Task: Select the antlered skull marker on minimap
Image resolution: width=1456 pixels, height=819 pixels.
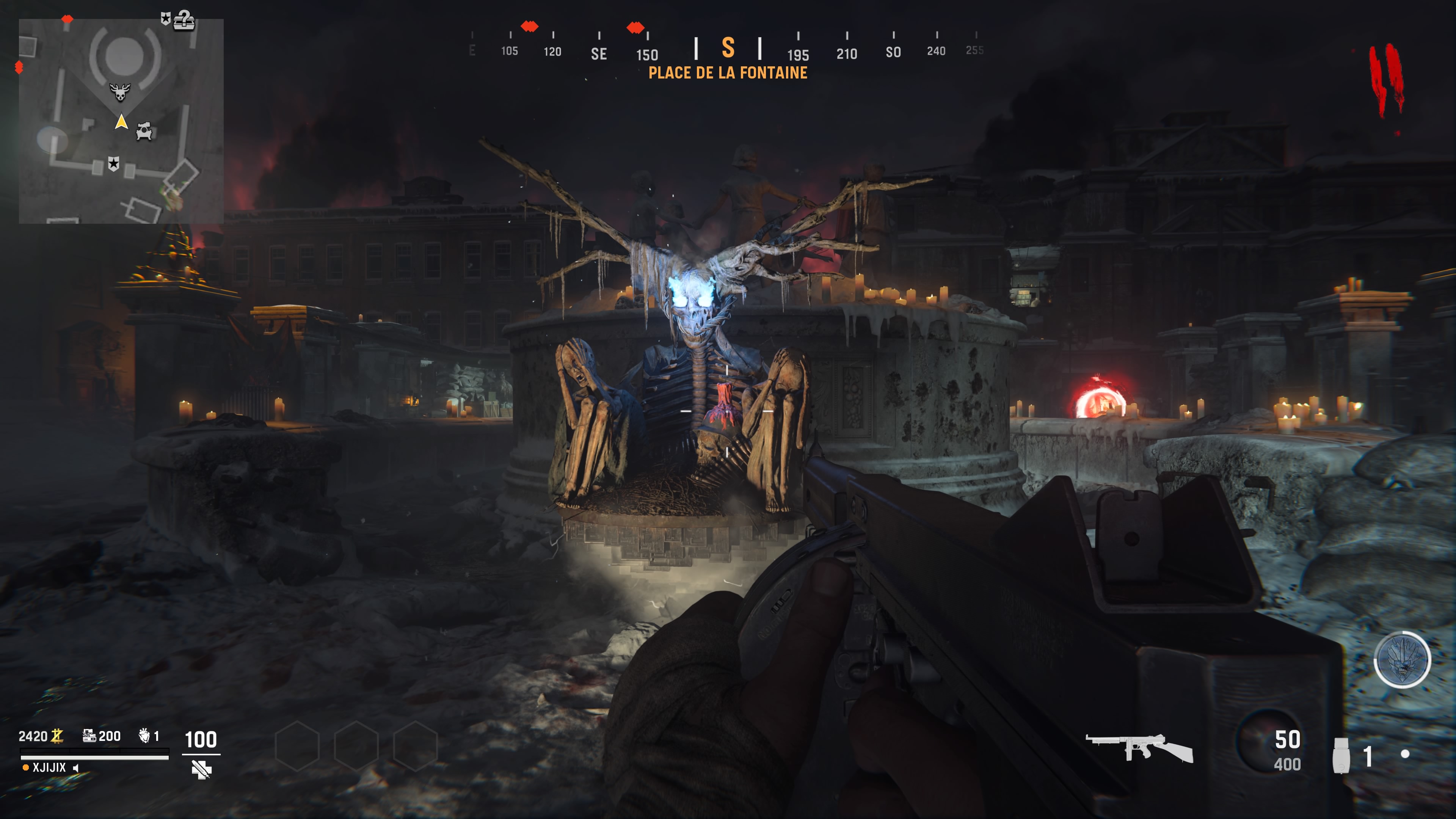Action: [x=119, y=91]
